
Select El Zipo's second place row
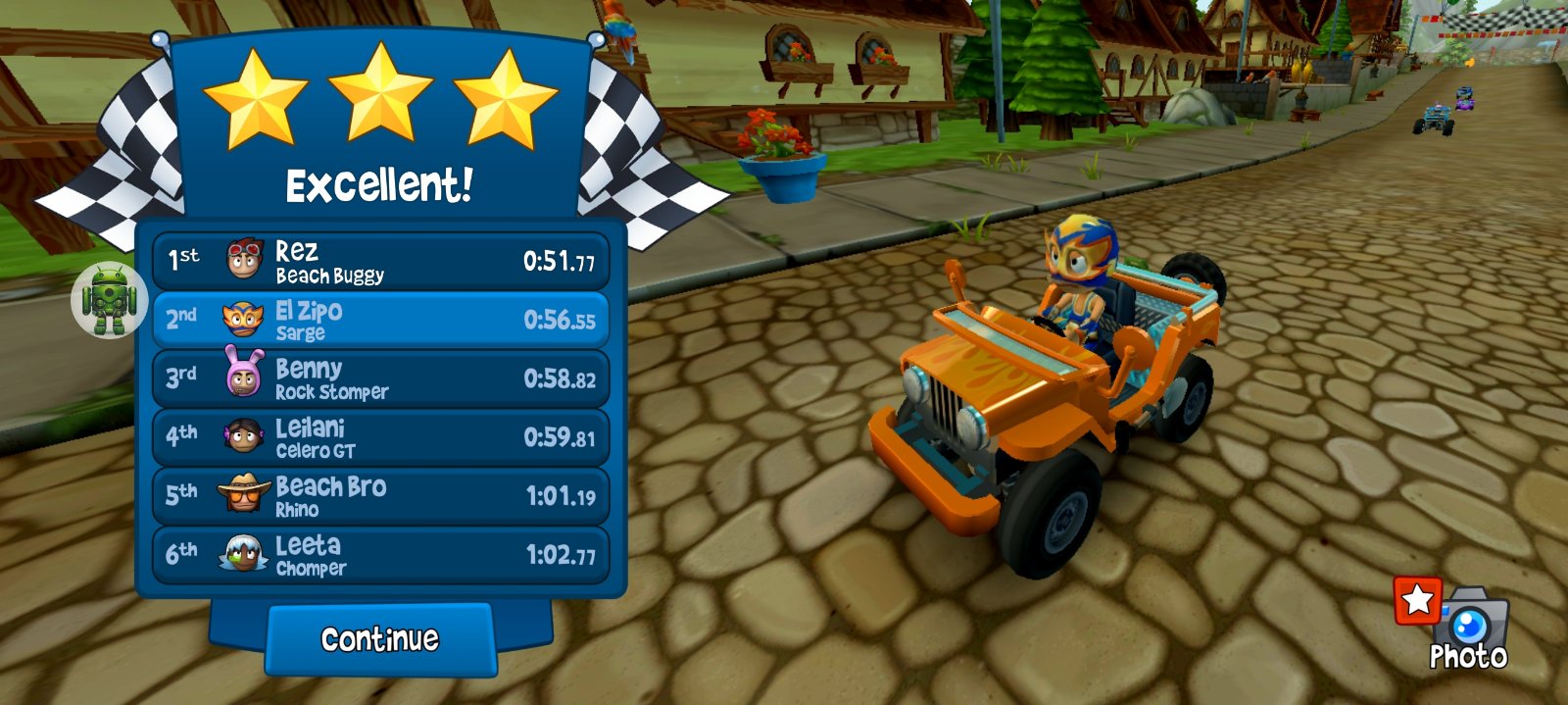(380, 321)
